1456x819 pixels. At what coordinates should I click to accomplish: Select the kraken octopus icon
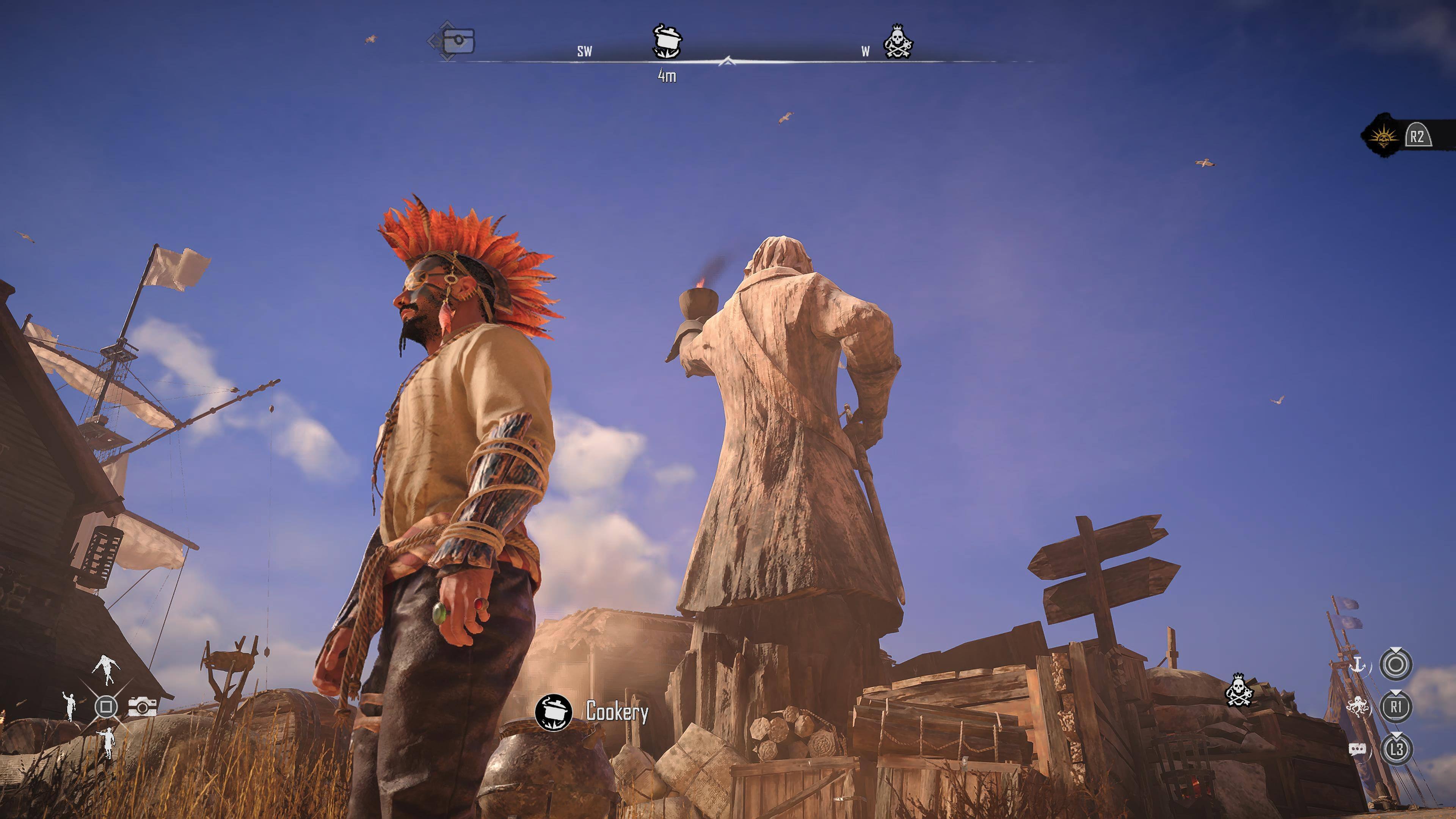click(x=1358, y=706)
